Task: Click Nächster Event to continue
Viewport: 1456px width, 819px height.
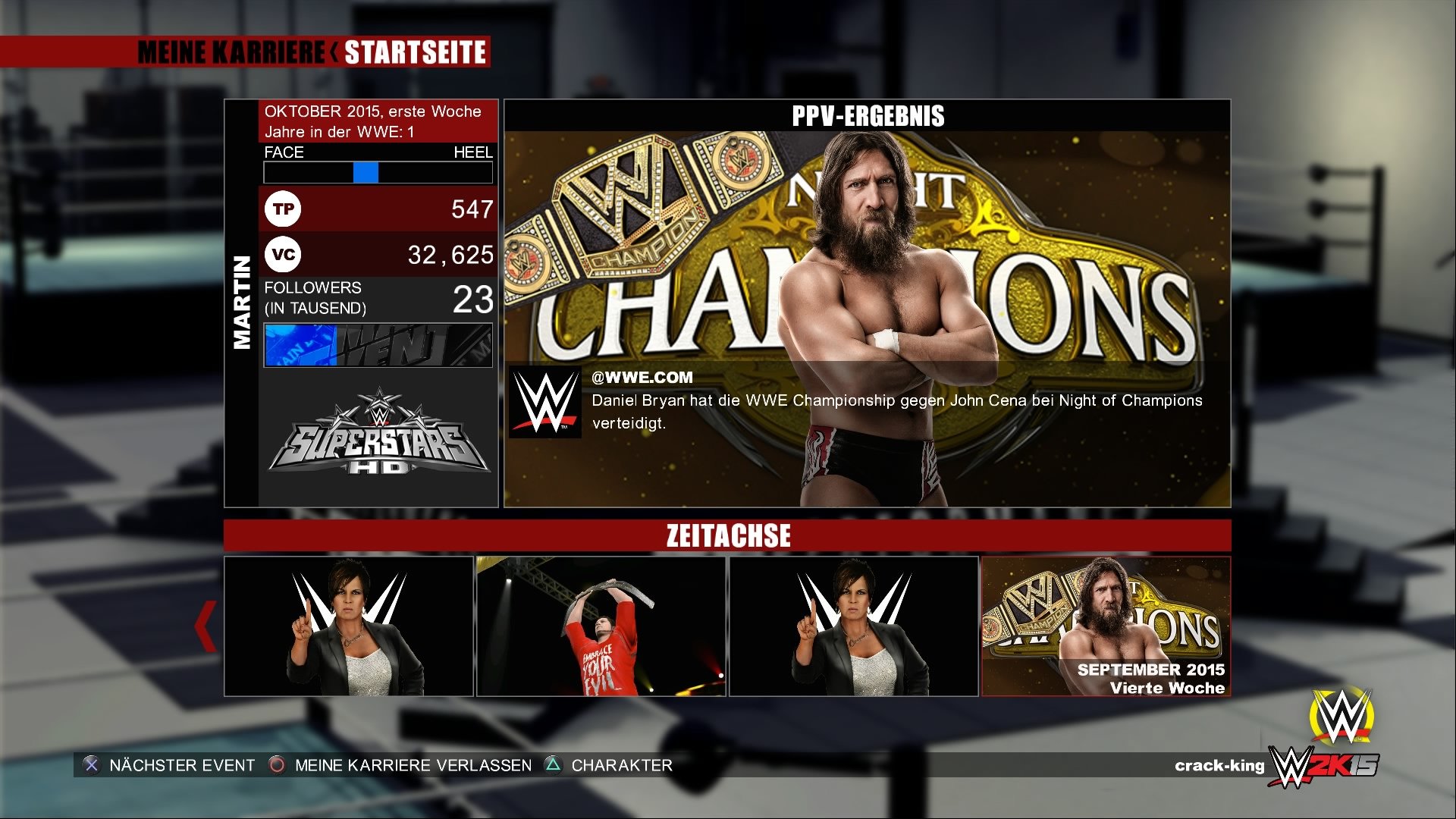Action: click(180, 765)
